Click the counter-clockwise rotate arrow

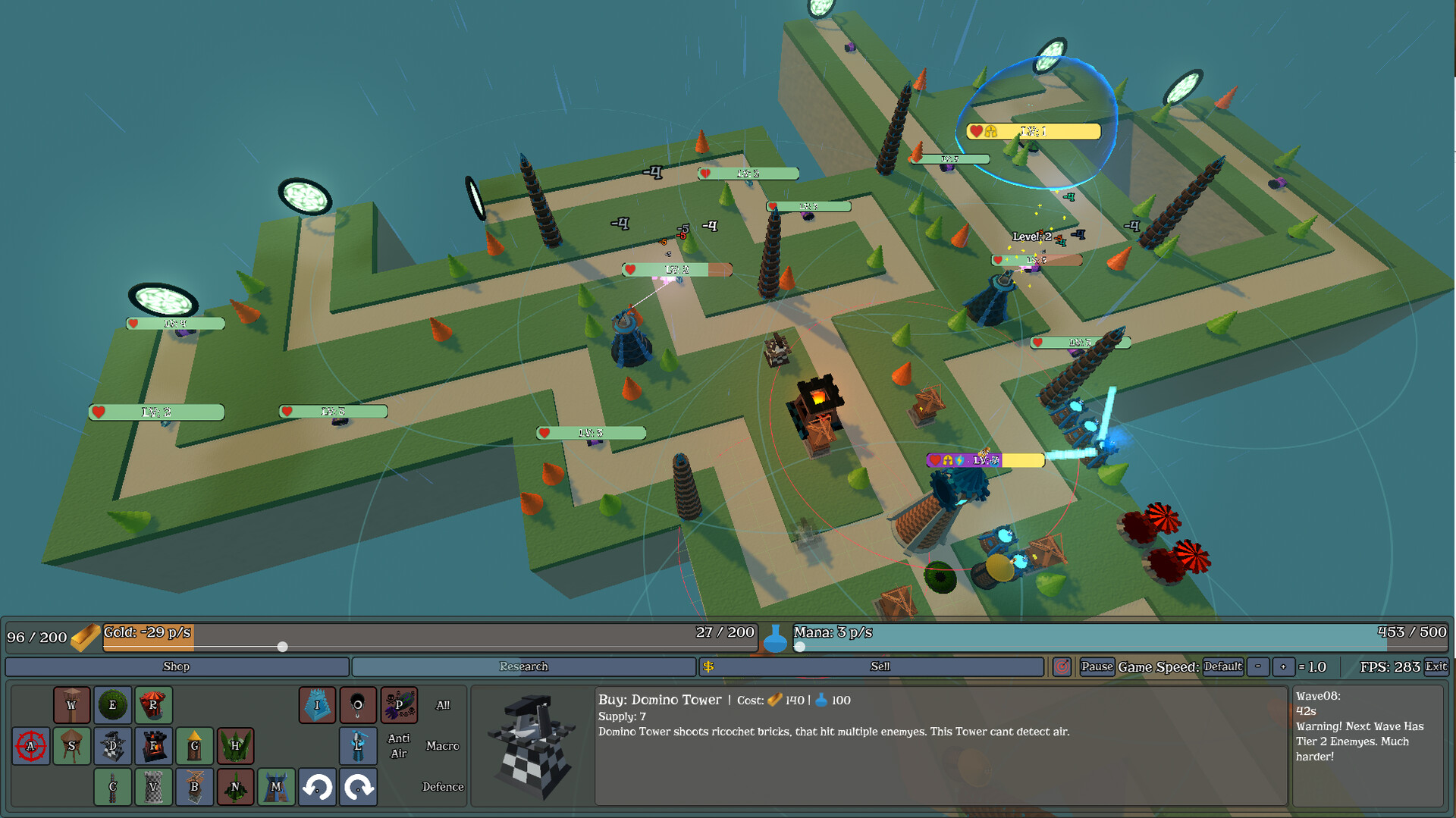click(317, 787)
